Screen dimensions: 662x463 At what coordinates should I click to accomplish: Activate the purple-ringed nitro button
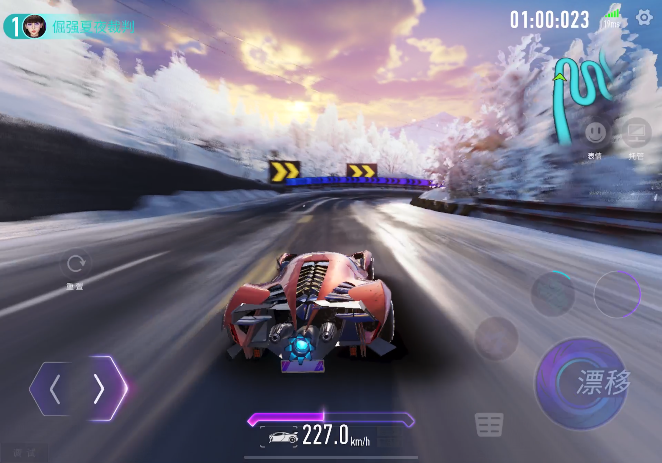click(616, 294)
